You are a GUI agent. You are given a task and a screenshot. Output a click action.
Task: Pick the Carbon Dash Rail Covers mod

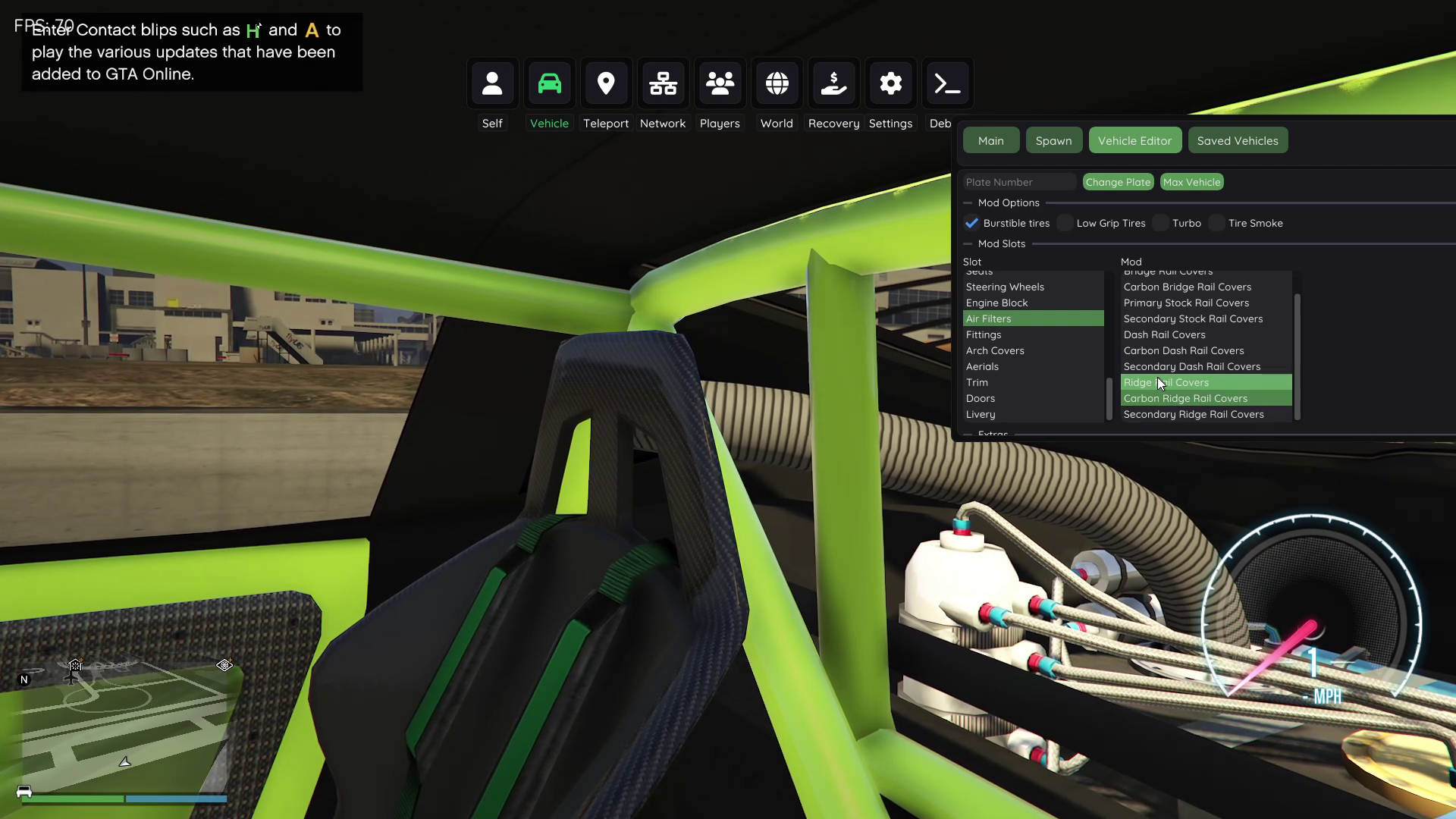coord(1183,350)
